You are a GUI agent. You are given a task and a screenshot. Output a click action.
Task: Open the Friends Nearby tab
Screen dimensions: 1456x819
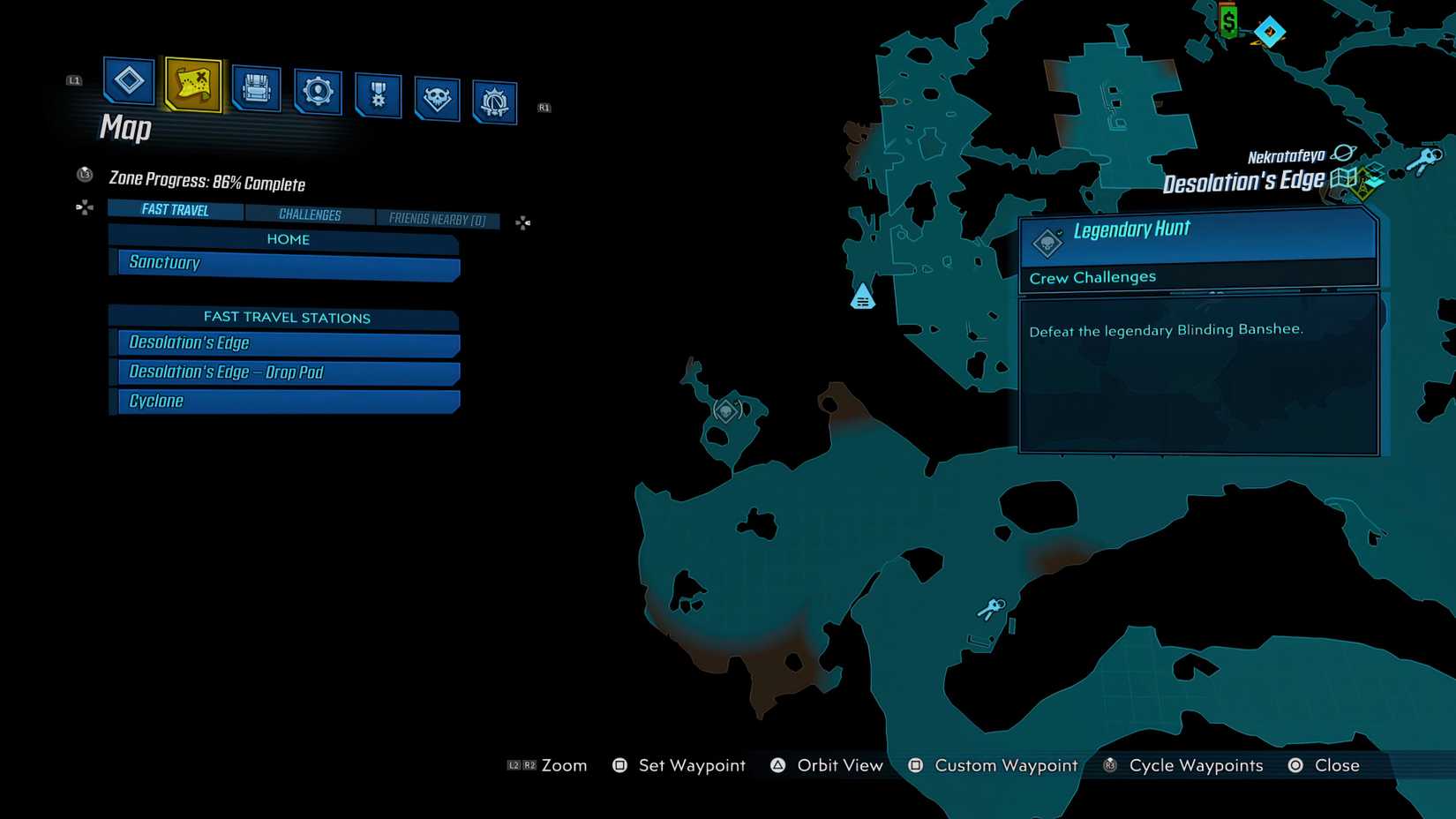tap(439, 219)
